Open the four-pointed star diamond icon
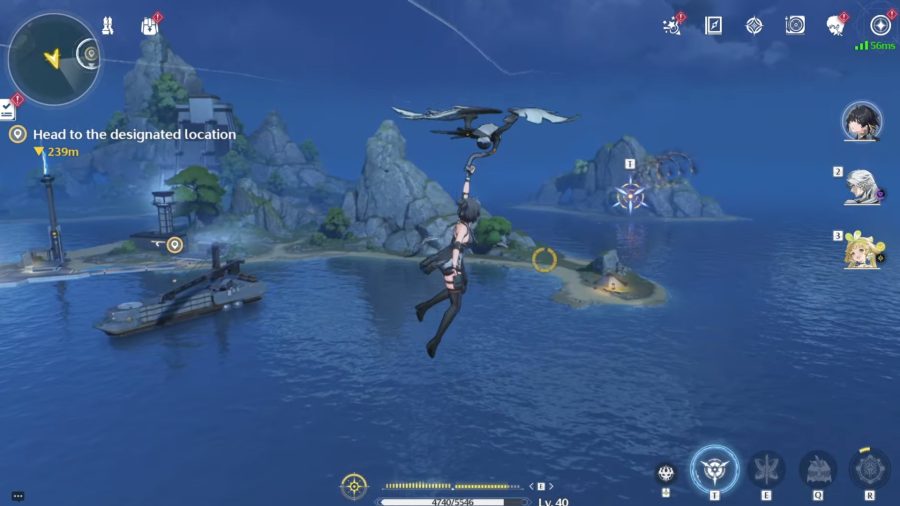The width and height of the screenshot is (900, 506). [754, 26]
